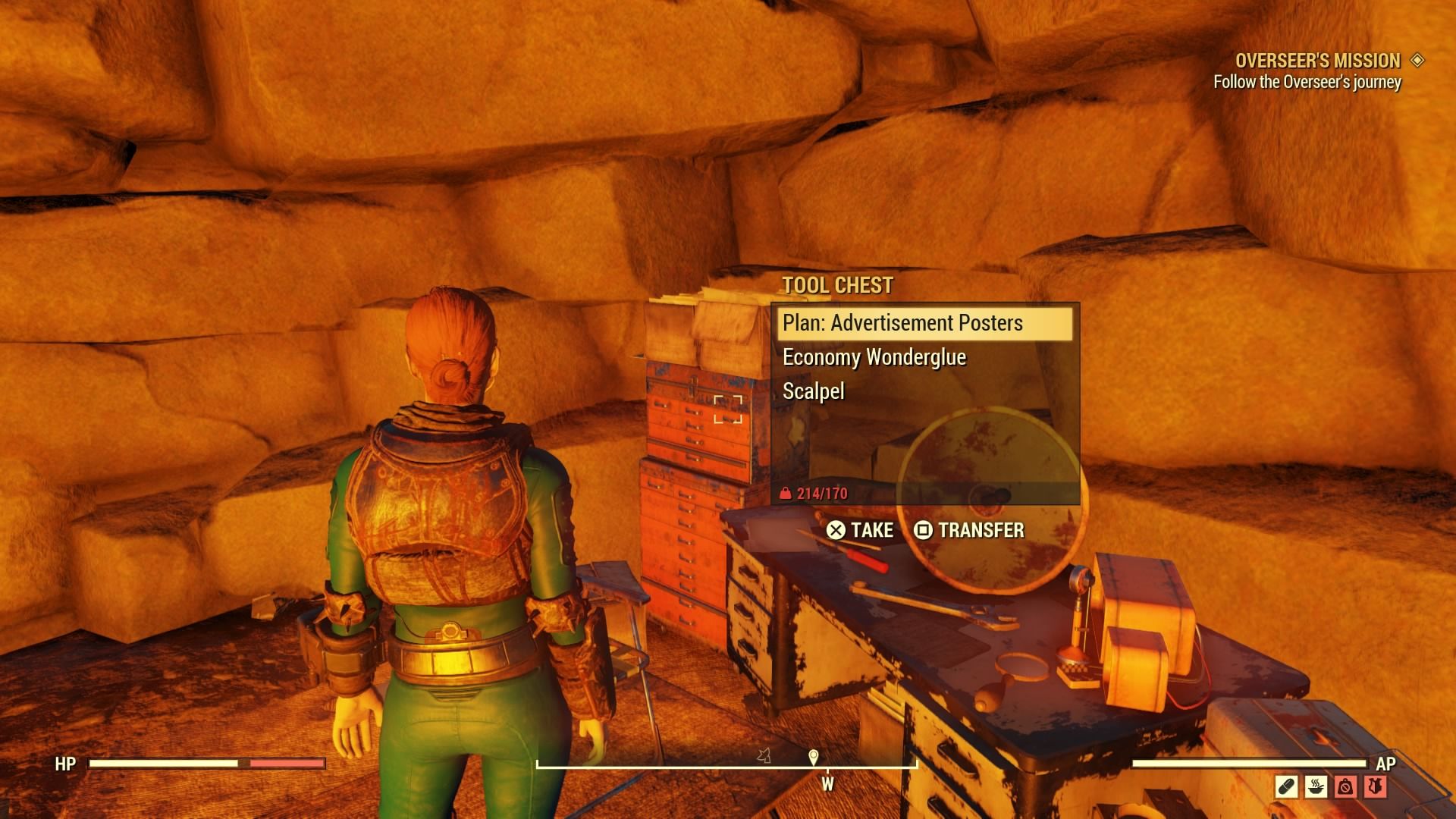
Task: Click the pill chem status icon
Action: point(1287,786)
